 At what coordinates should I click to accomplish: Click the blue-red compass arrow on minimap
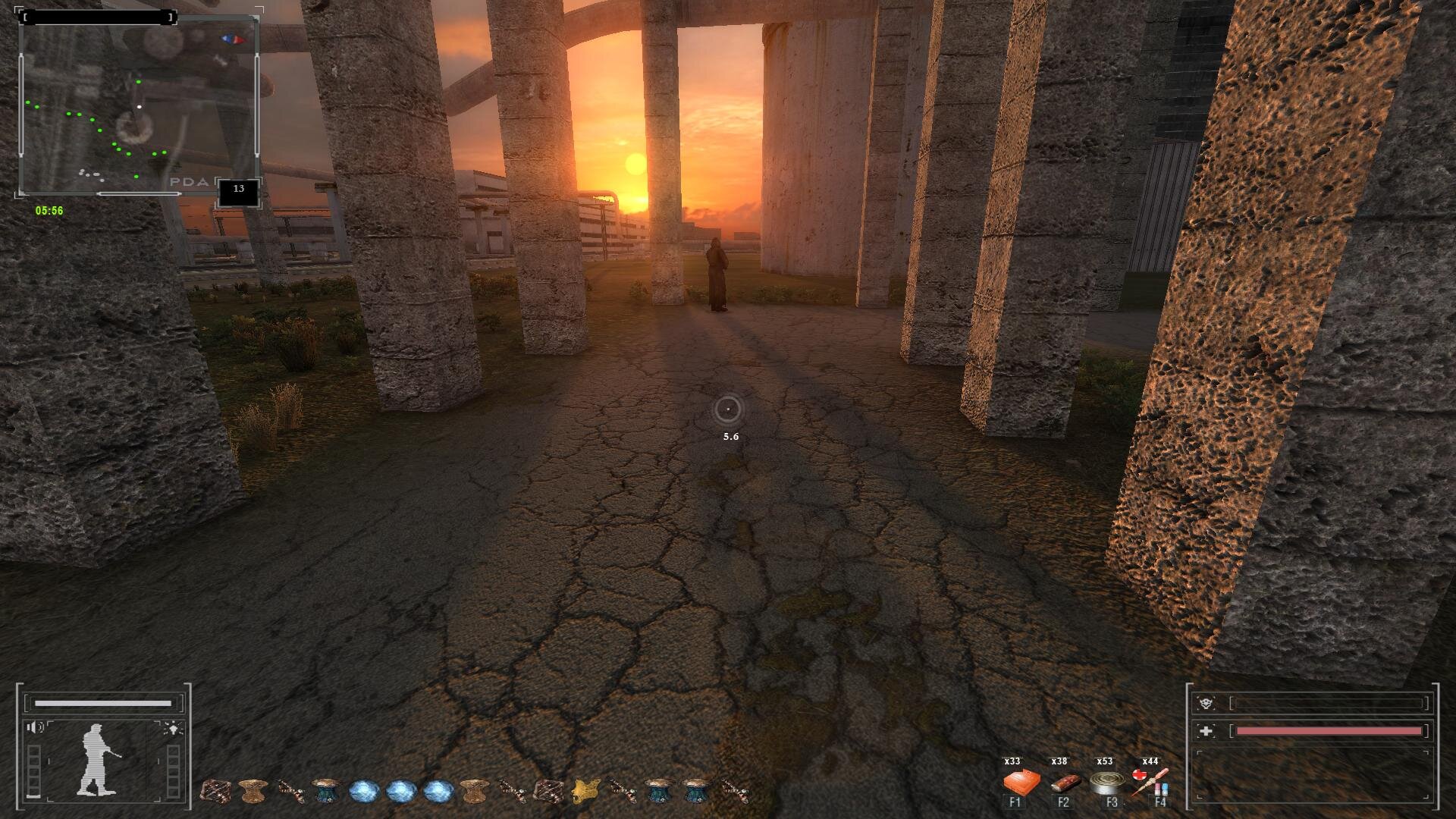click(234, 39)
